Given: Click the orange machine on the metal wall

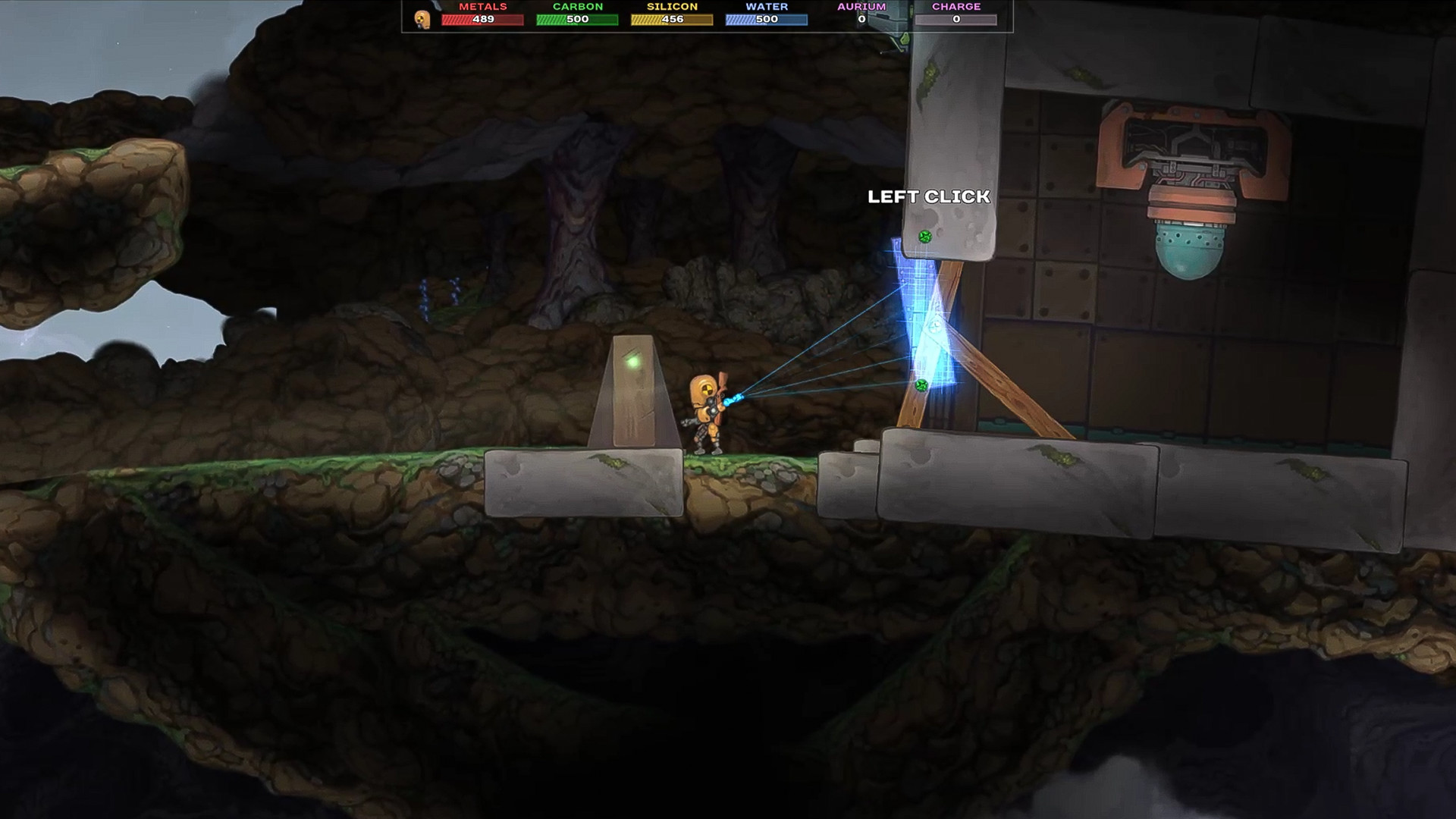Looking at the screenshot, I should click(1191, 152).
